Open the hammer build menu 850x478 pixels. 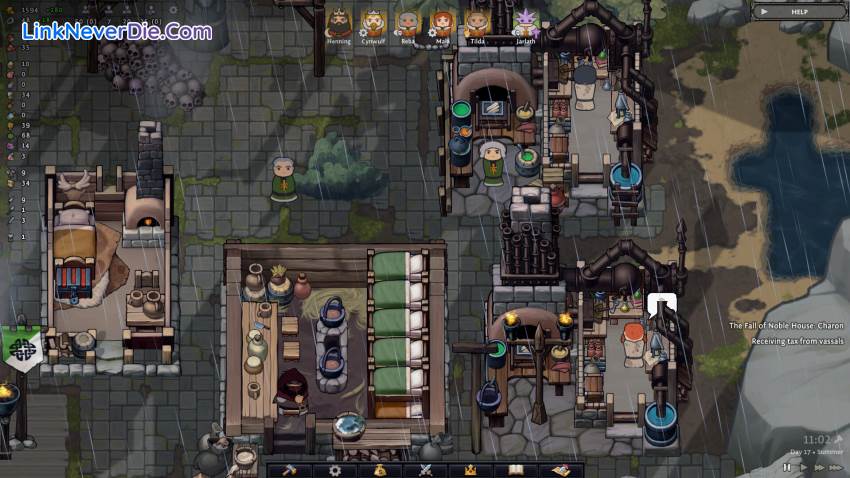tap(289, 470)
